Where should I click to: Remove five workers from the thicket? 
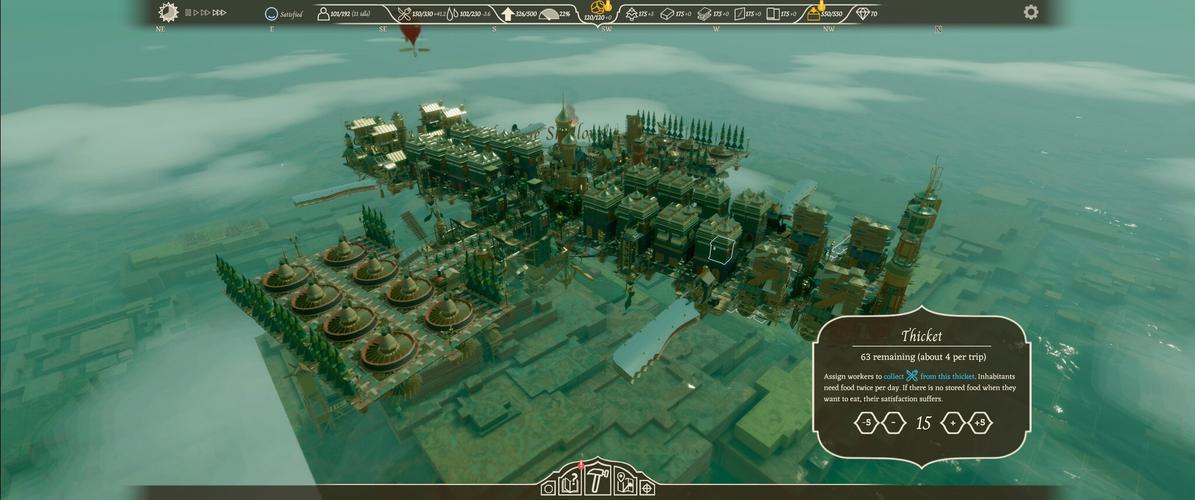tap(866, 423)
